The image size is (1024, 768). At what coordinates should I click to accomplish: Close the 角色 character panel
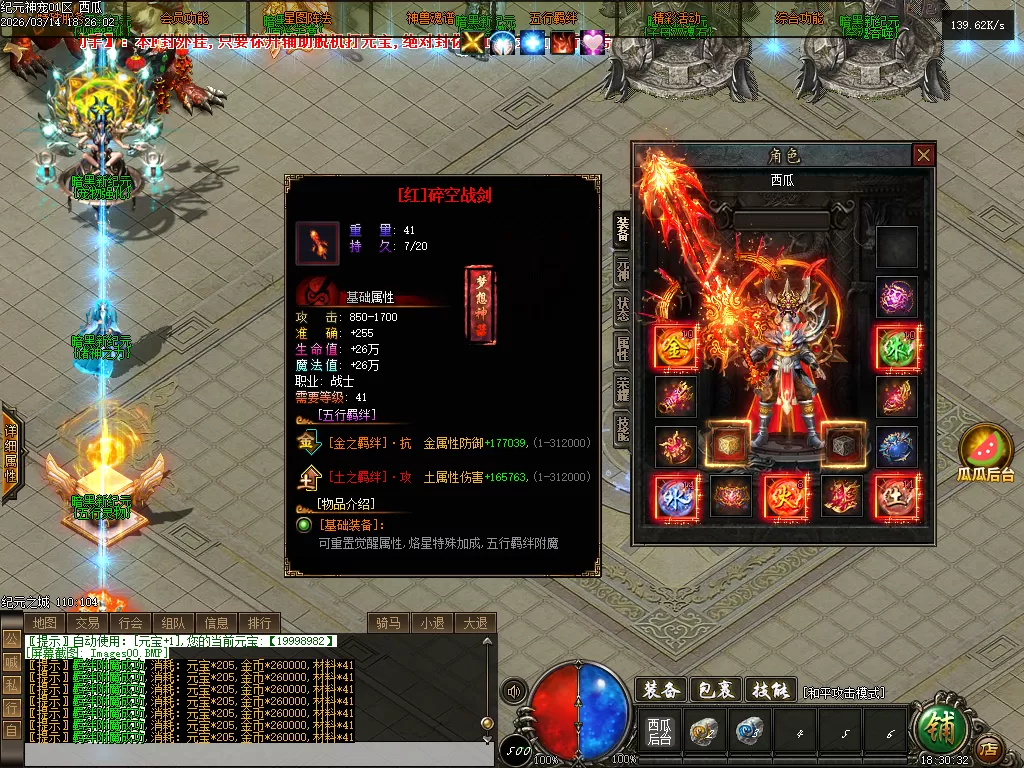pos(923,155)
